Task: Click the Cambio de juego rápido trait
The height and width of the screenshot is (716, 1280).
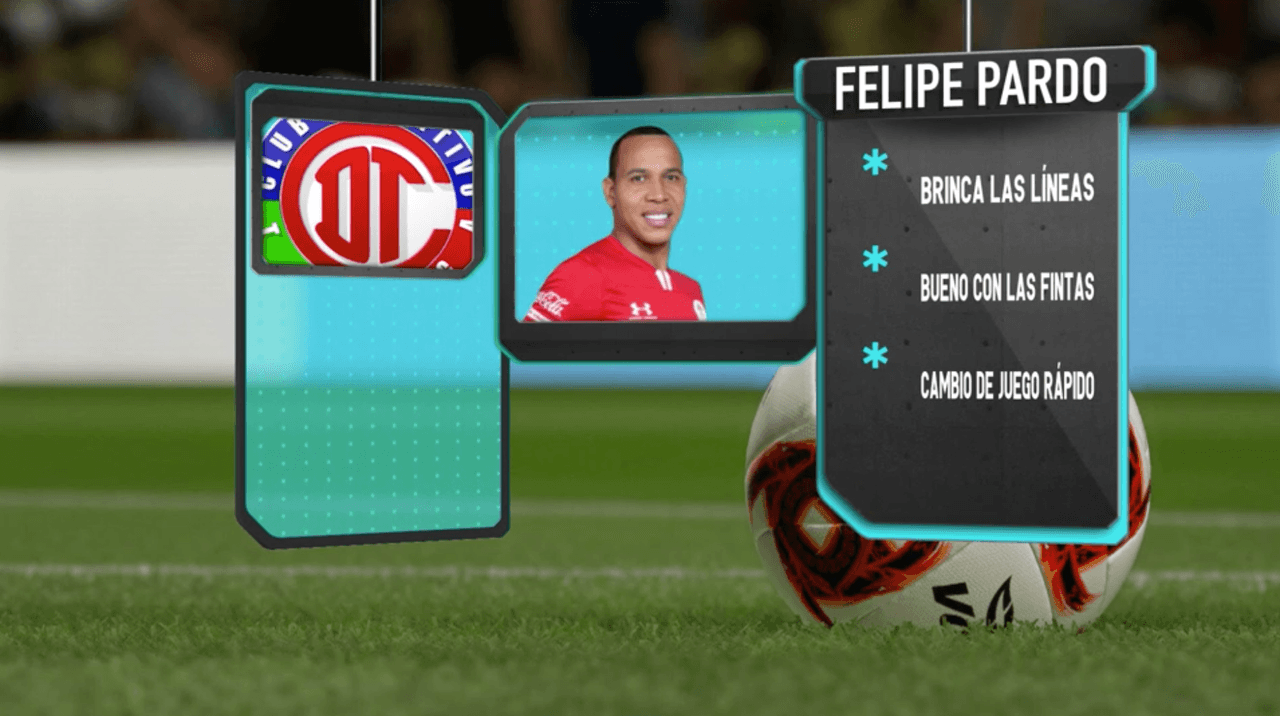Action: coord(1006,385)
